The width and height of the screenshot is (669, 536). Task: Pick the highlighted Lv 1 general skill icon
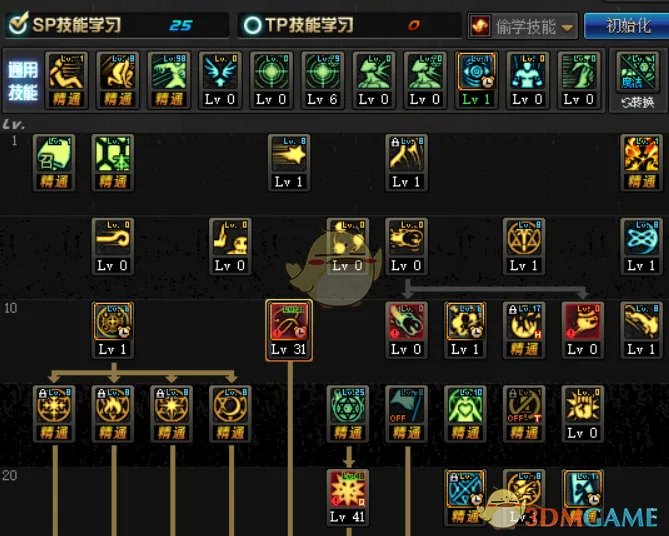[x=477, y=73]
